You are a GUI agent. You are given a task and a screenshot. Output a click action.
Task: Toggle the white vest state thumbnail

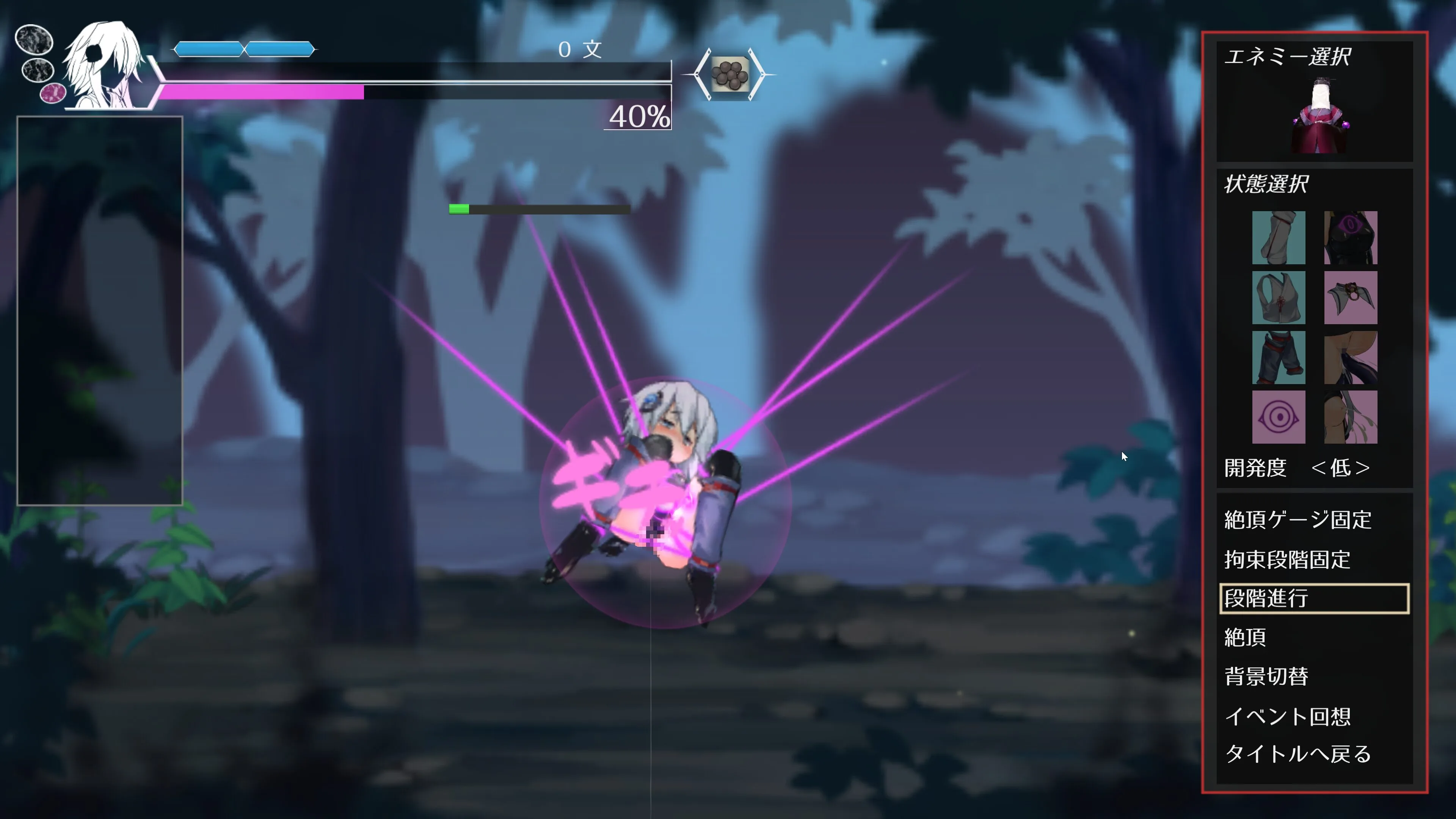click(x=1279, y=298)
